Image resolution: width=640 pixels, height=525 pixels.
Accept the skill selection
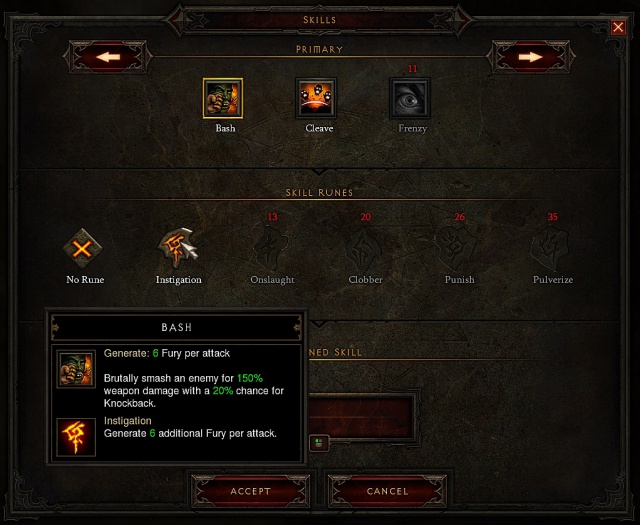point(250,491)
